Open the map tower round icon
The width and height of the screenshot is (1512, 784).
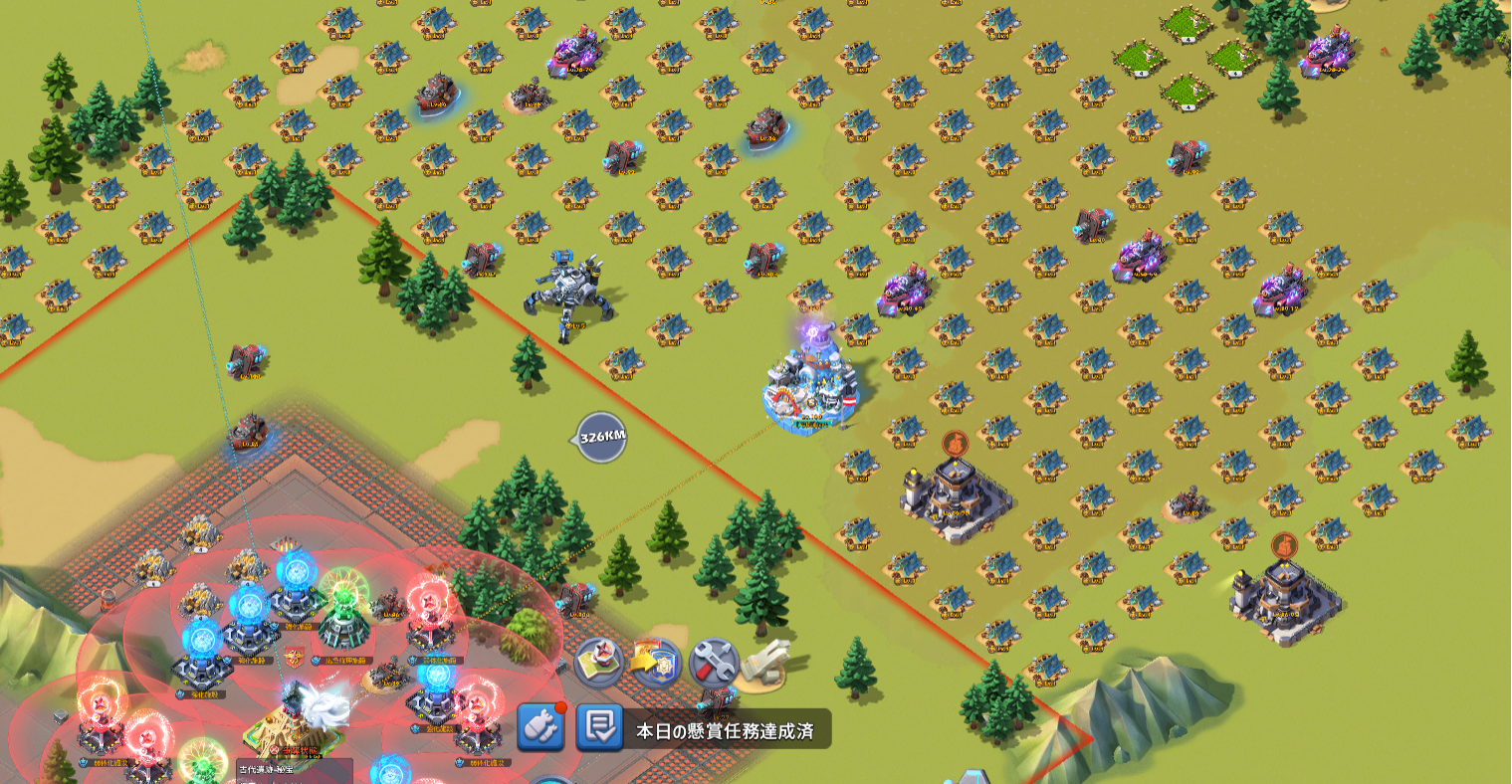tap(599, 662)
